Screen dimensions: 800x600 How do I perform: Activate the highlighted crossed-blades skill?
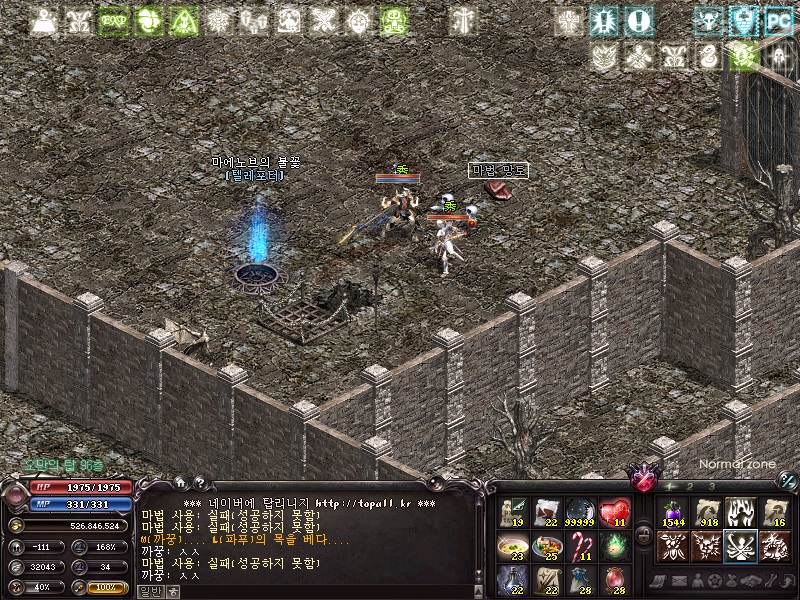pos(740,545)
